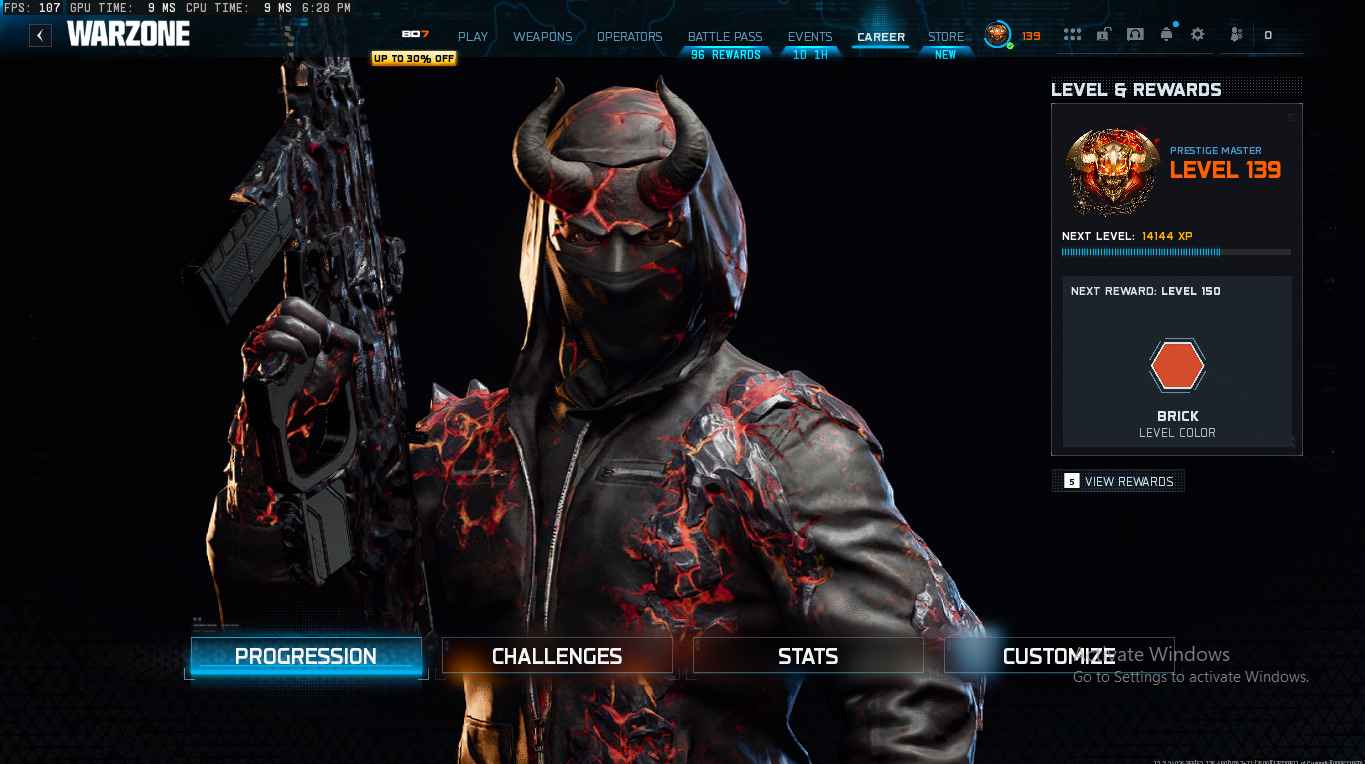Click the unlock padlock icon in top bar

pos(1102,34)
